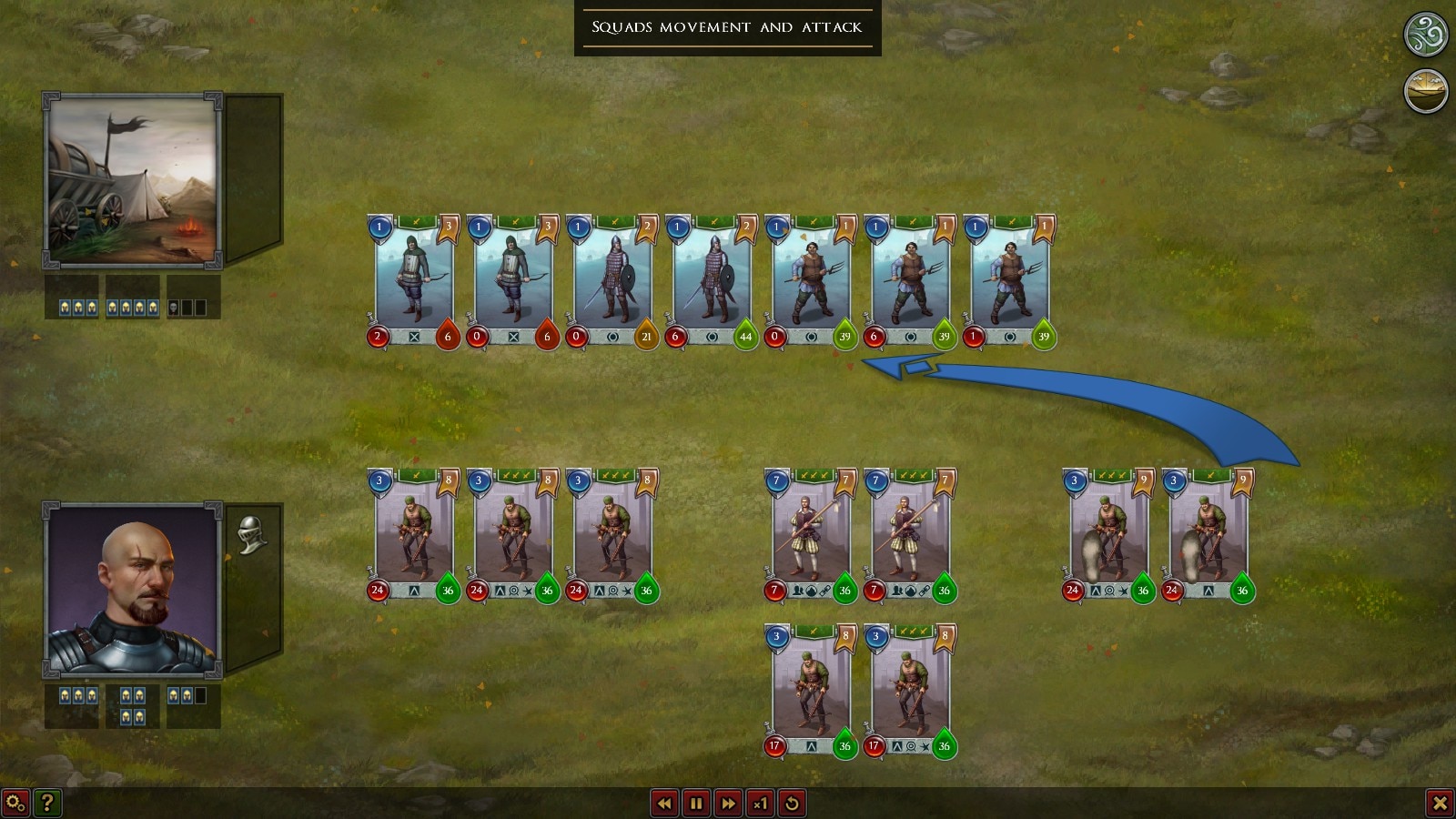Change the x1 playback speed
The image size is (1456, 819).
[x=760, y=804]
